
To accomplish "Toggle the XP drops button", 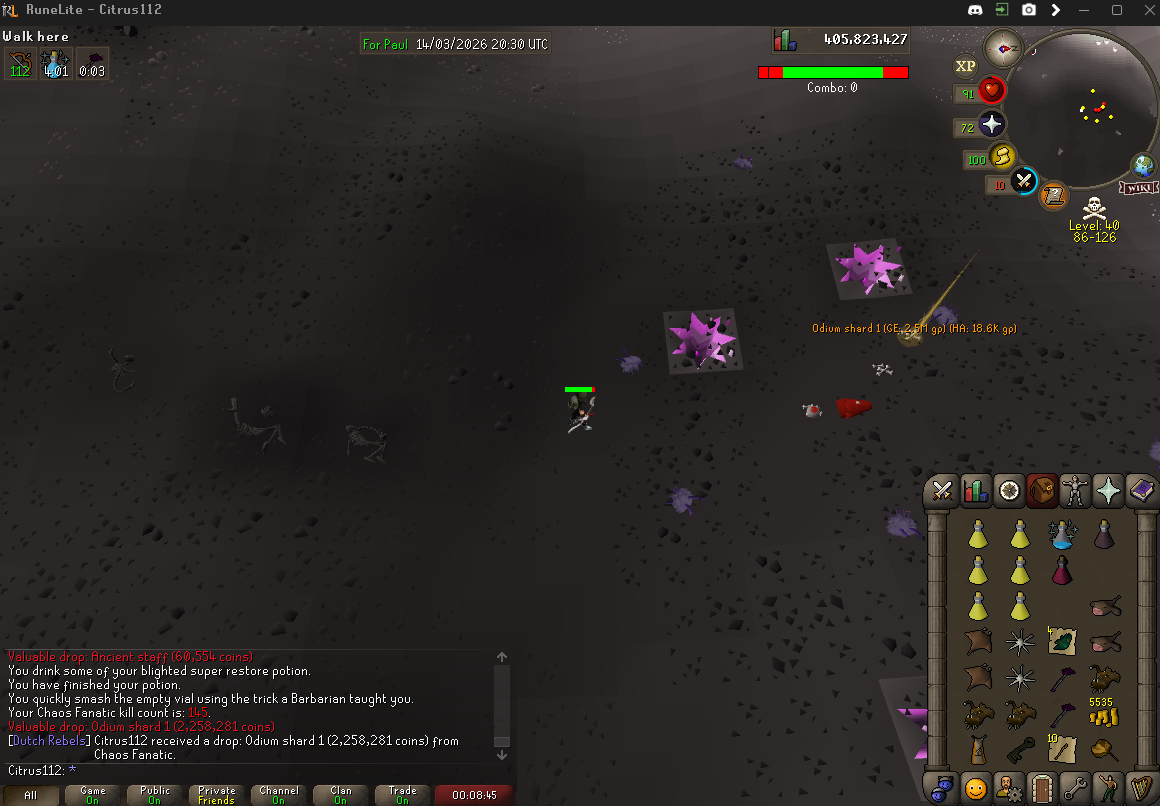I will [965, 66].
